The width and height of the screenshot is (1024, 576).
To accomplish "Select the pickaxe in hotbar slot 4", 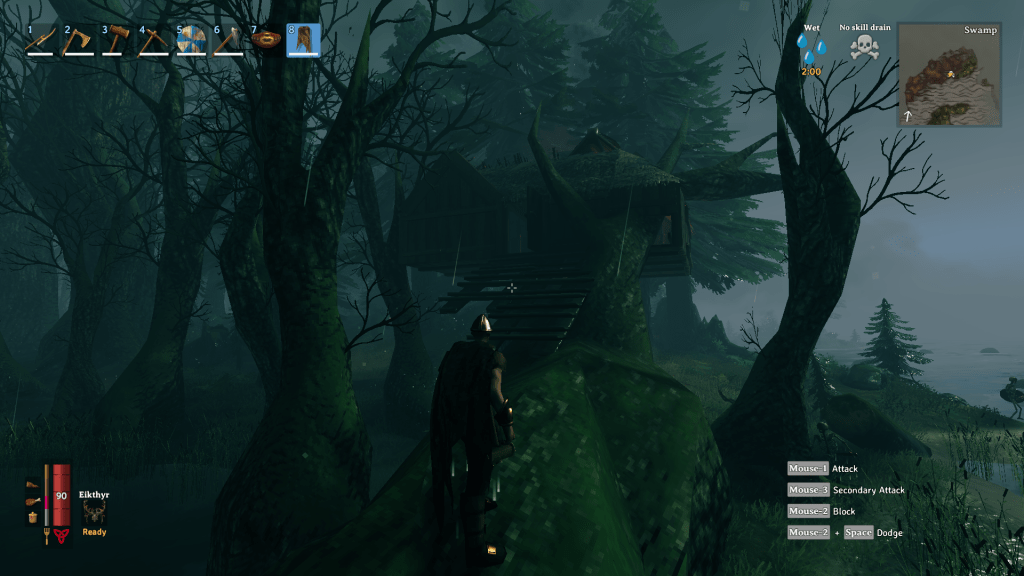I will (x=154, y=40).
